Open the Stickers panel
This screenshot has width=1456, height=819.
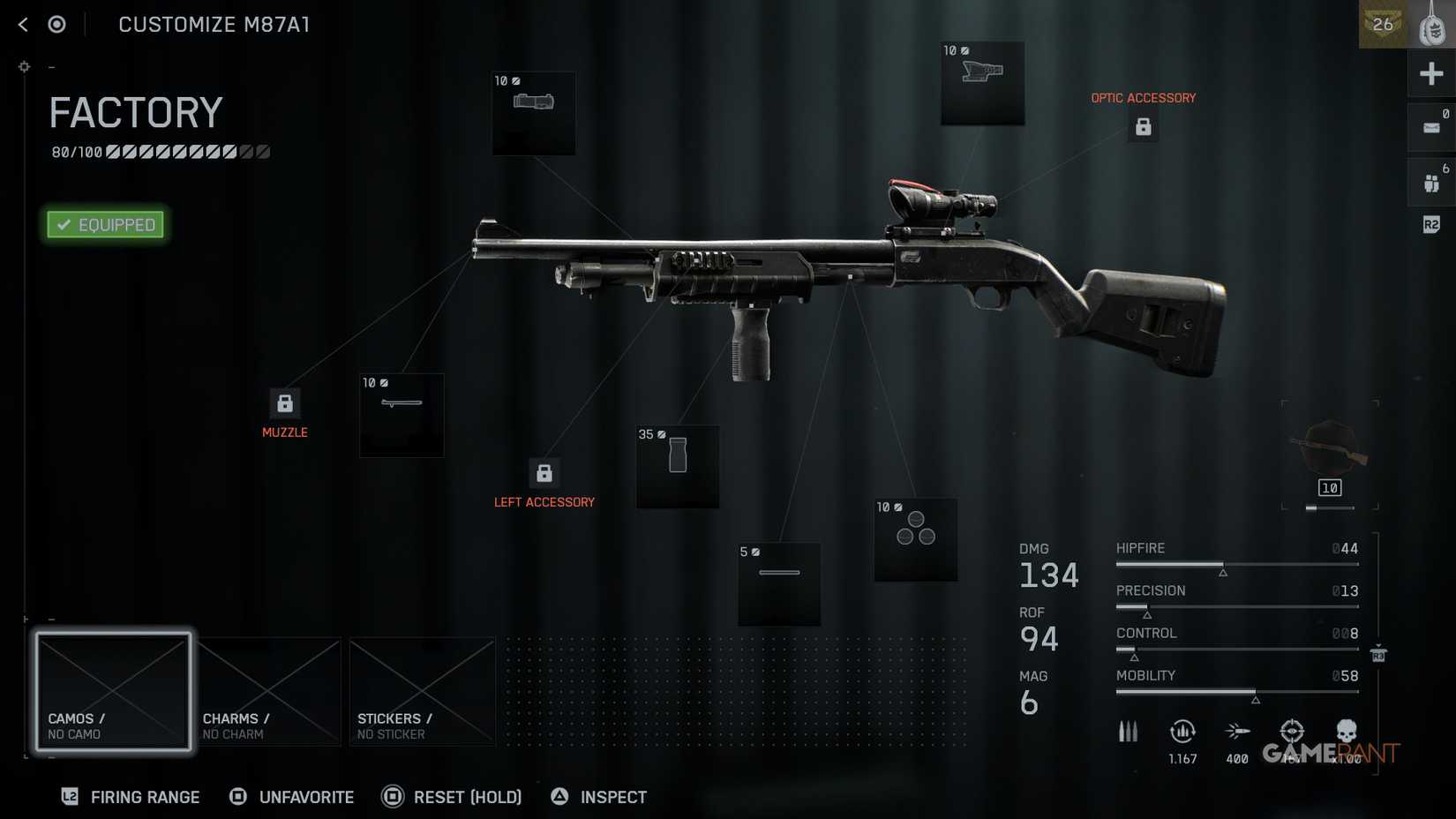click(x=422, y=692)
